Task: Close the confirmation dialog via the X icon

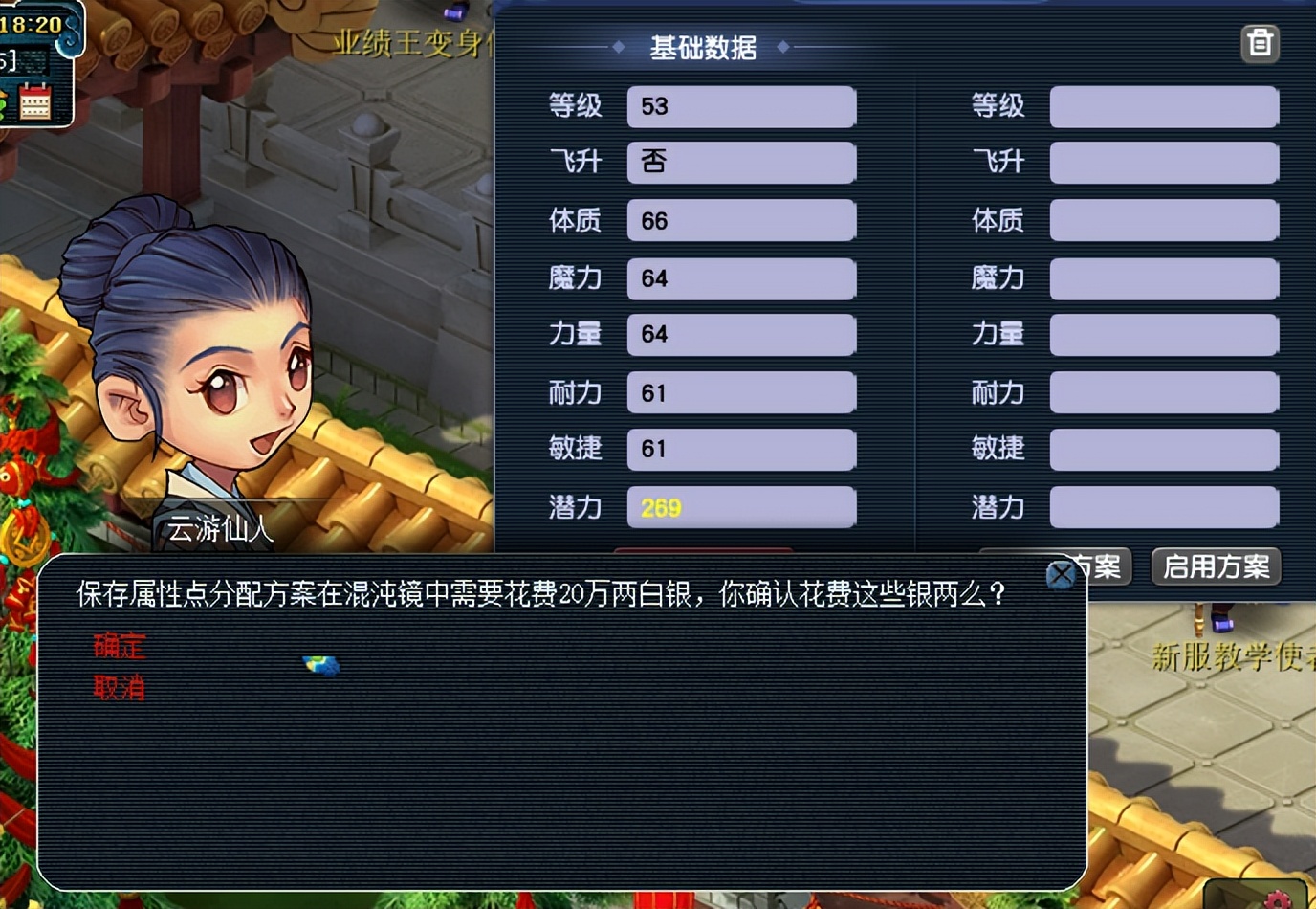Action: point(1061,575)
